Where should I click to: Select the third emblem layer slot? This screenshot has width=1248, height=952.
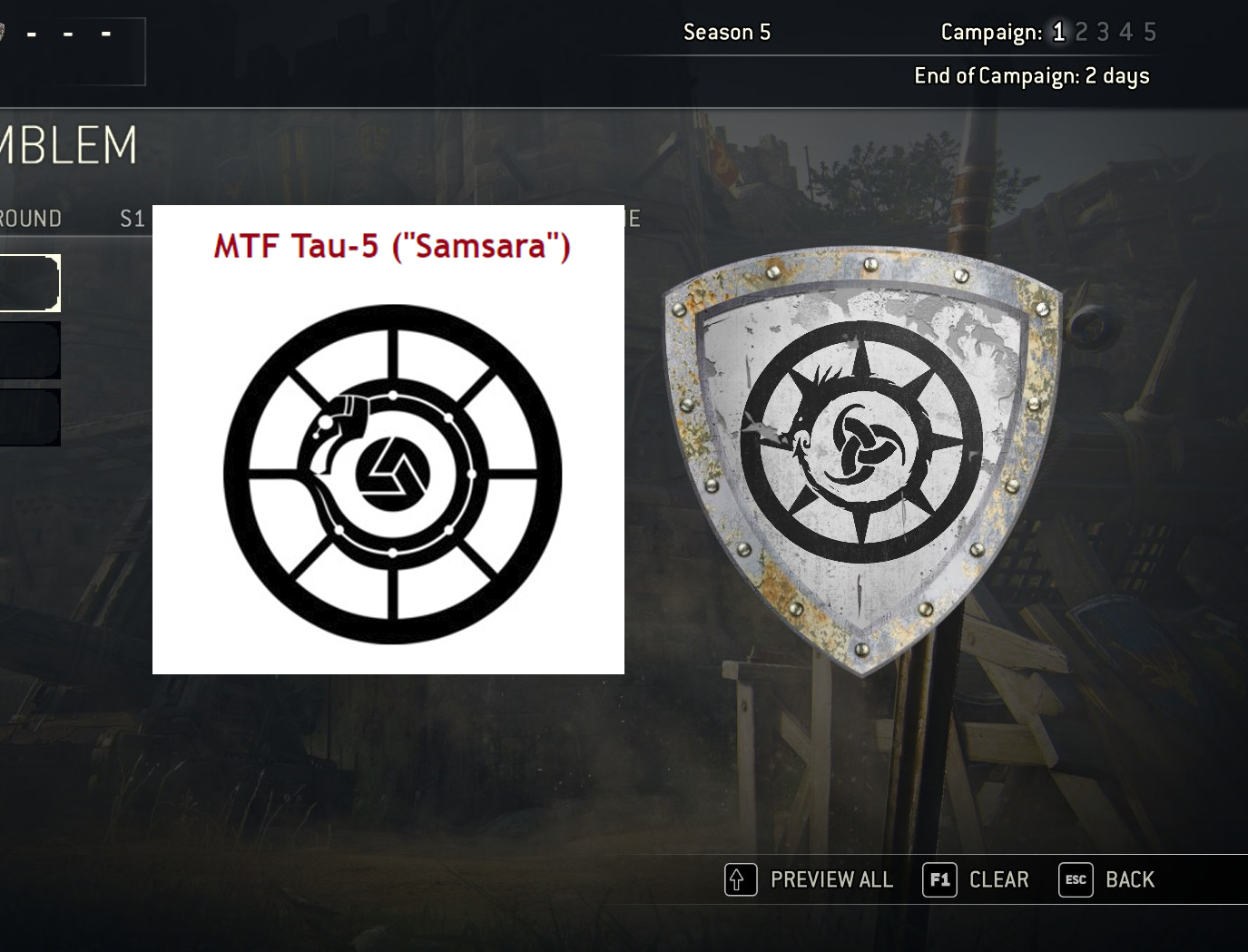tap(30, 417)
